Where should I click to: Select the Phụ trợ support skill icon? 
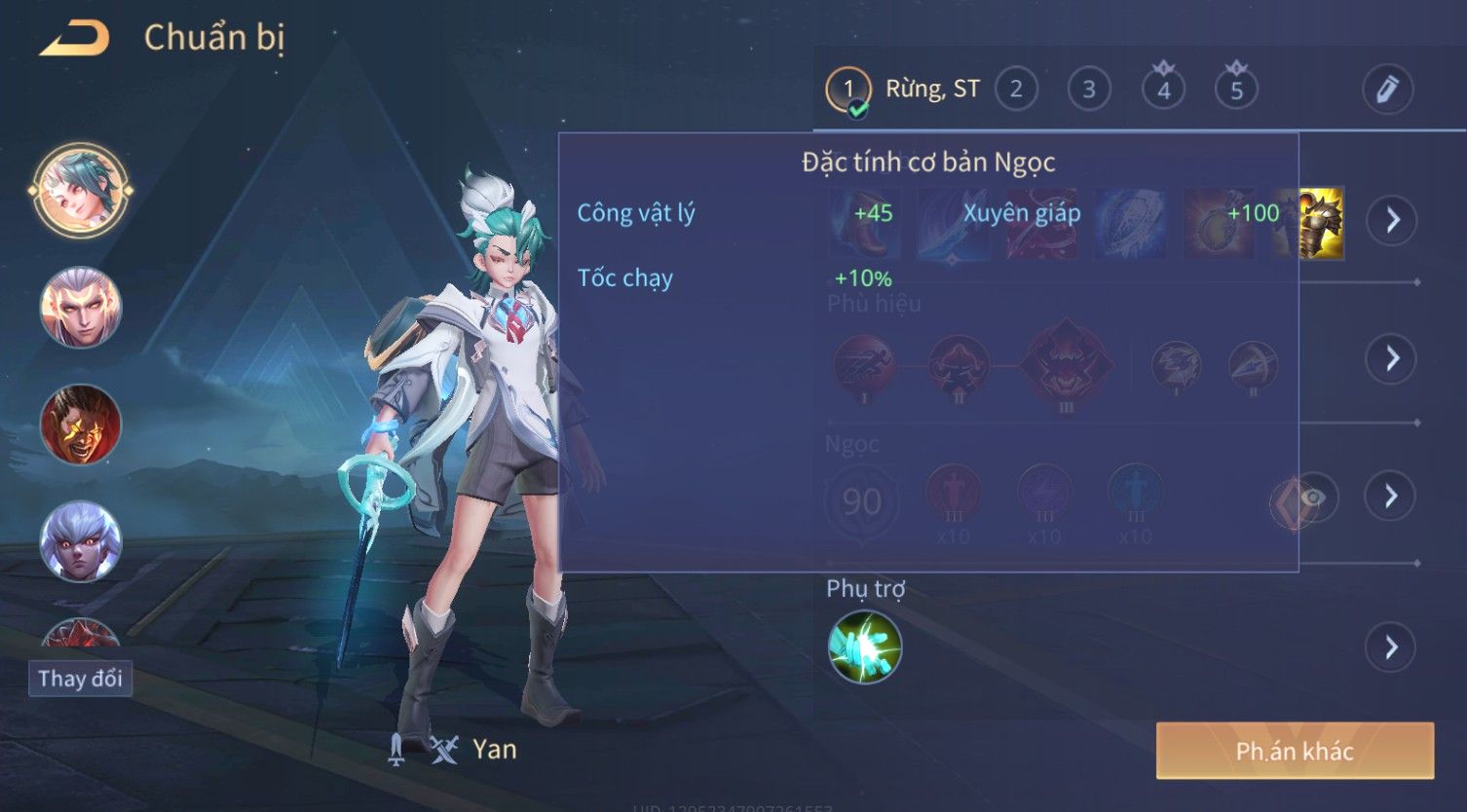(864, 647)
